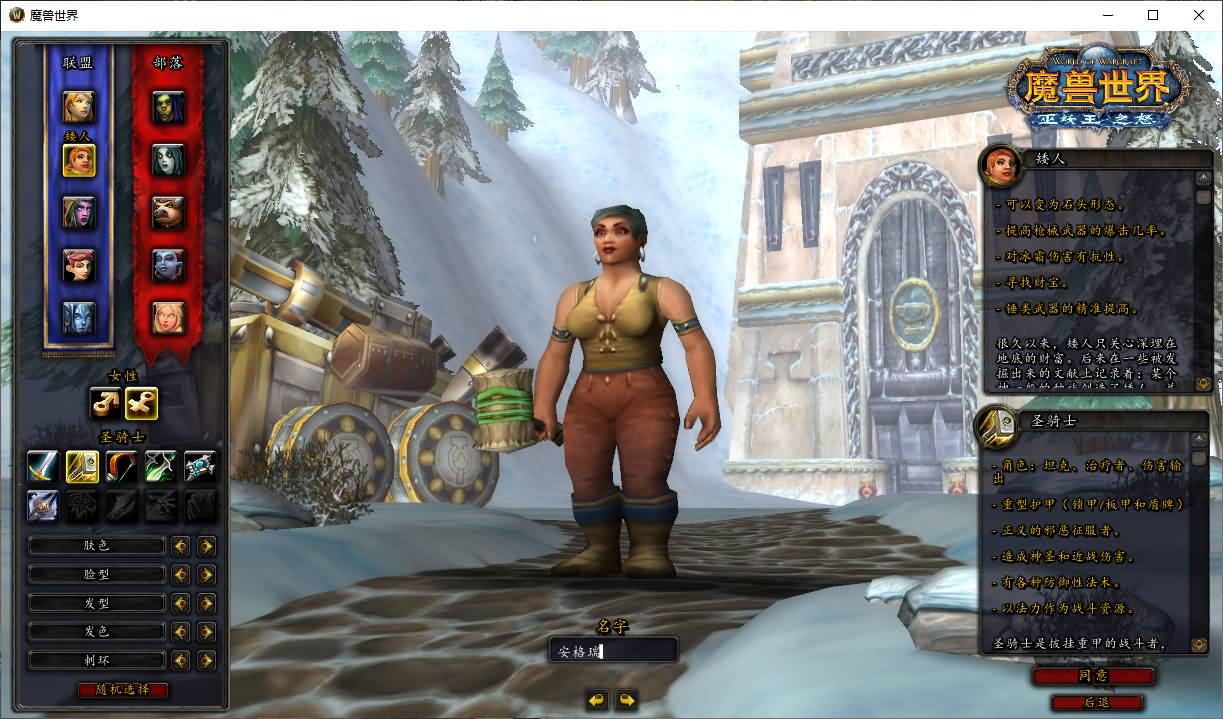Pick the Tauren race portrait
This screenshot has height=719, width=1223.
pyautogui.click(x=168, y=212)
